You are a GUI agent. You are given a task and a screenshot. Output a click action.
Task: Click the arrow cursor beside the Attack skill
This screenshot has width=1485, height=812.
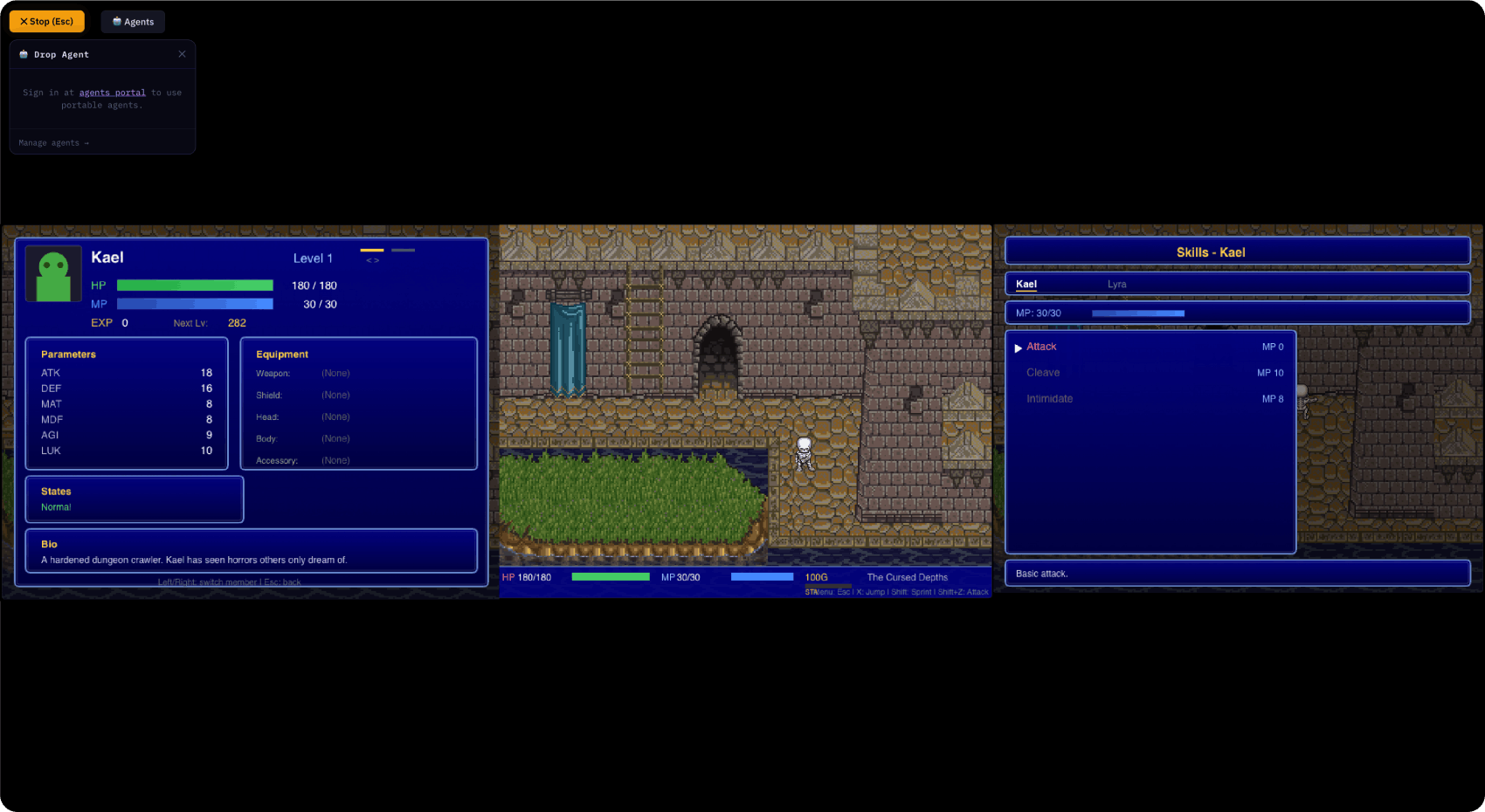(1018, 347)
